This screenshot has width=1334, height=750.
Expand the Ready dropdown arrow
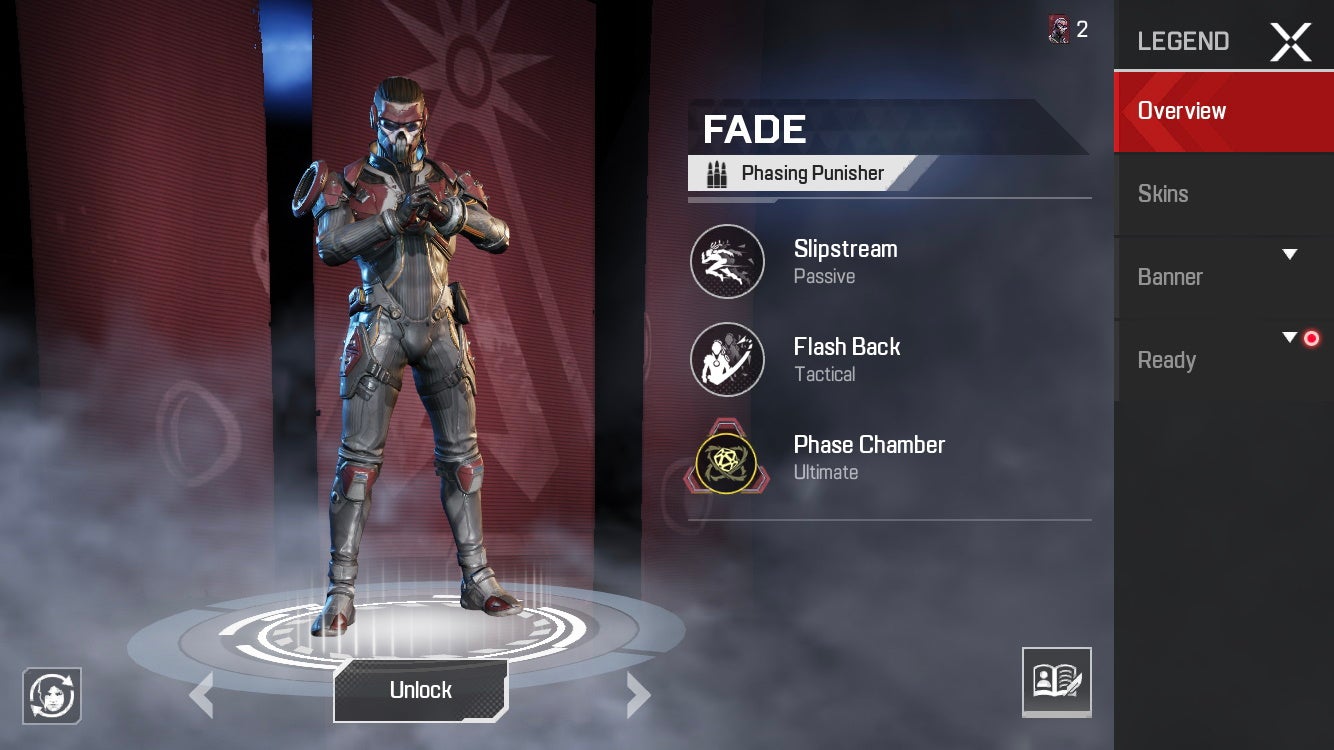point(1290,336)
